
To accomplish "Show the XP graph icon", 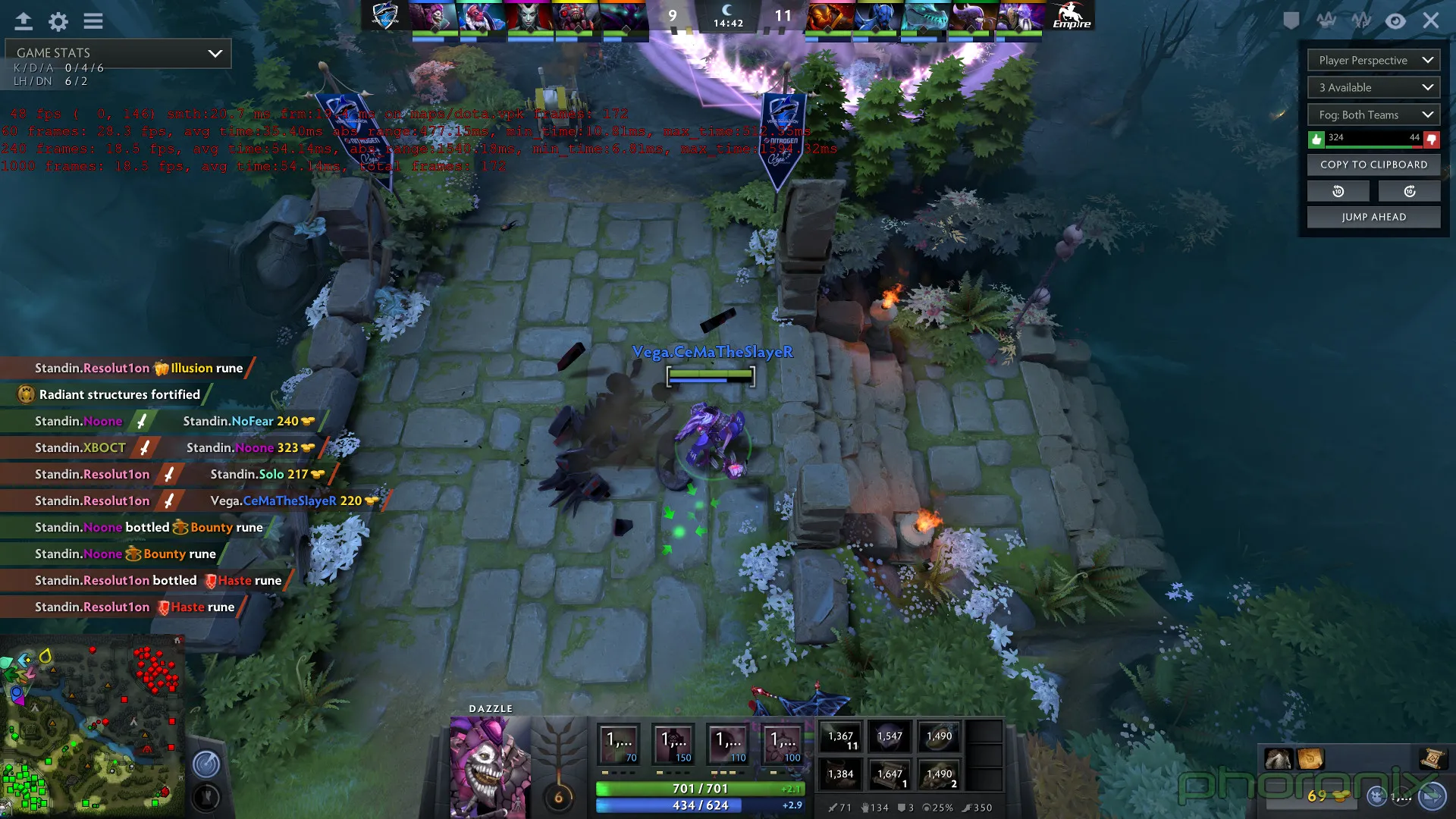I will 1361,20.
